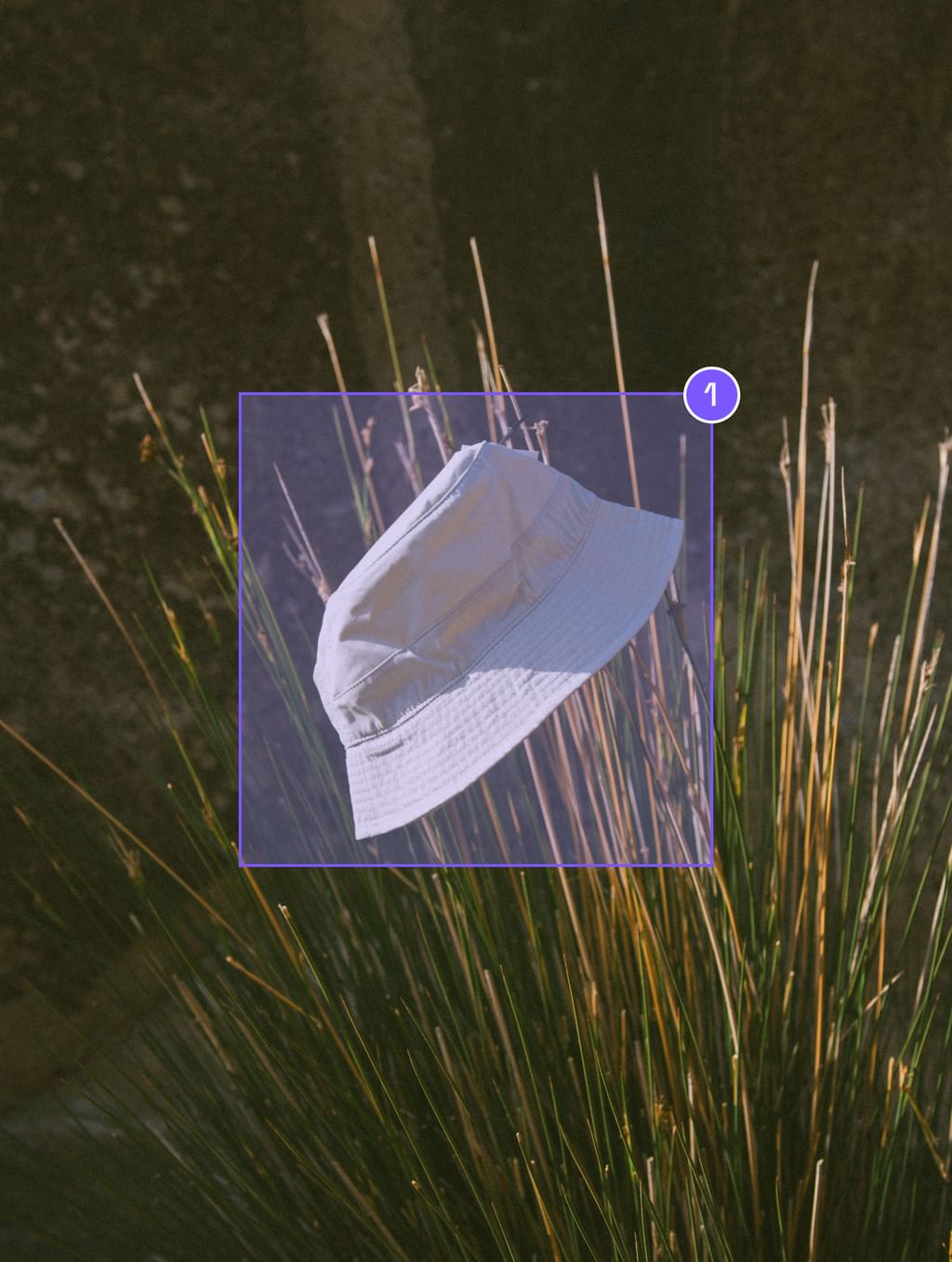Image resolution: width=952 pixels, height=1262 pixels.
Task: Click the purple number 1 marker badge
Action: pyautogui.click(x=711, y=395)
